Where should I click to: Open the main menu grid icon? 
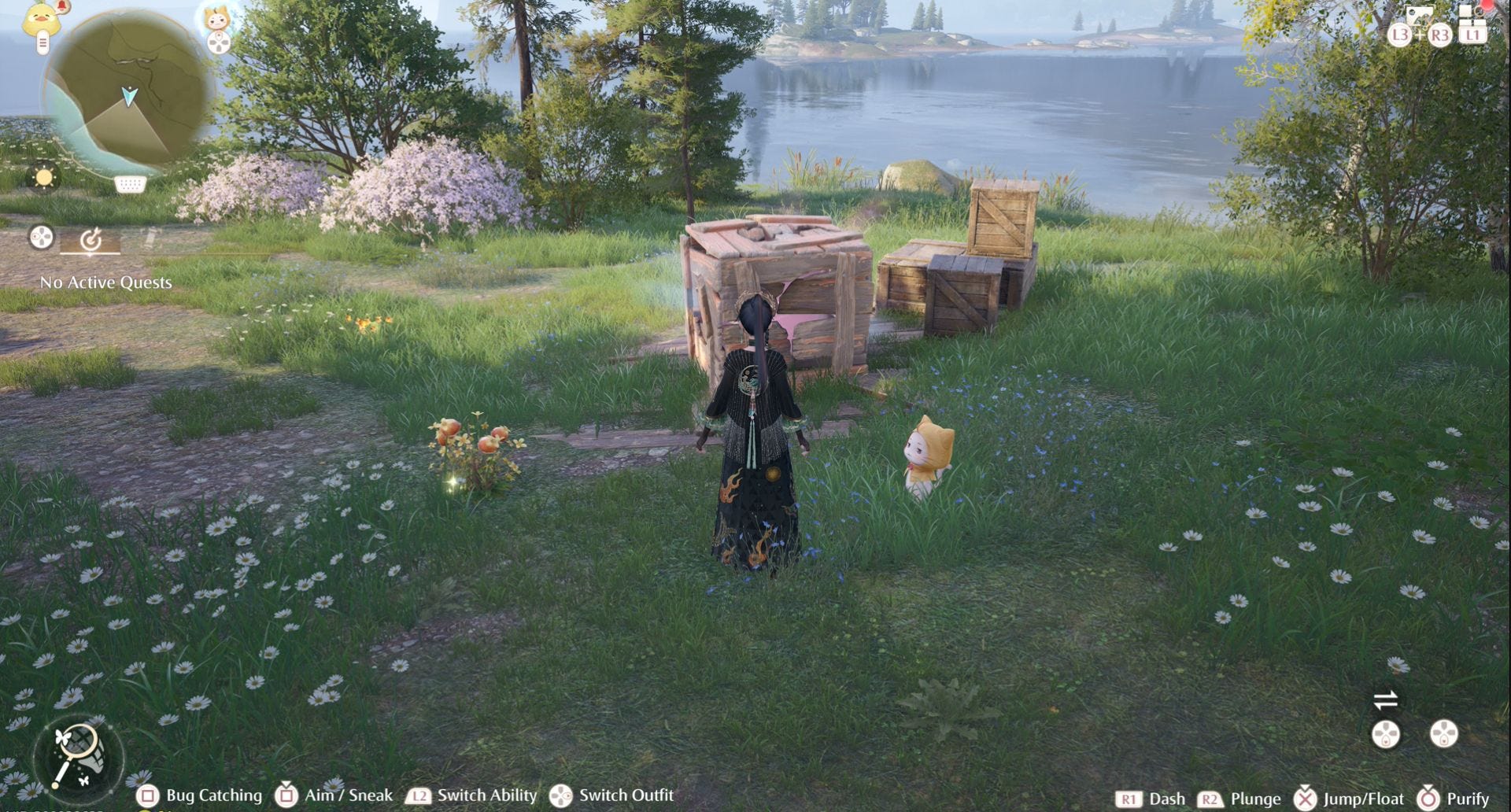[x=1472, y=14]
